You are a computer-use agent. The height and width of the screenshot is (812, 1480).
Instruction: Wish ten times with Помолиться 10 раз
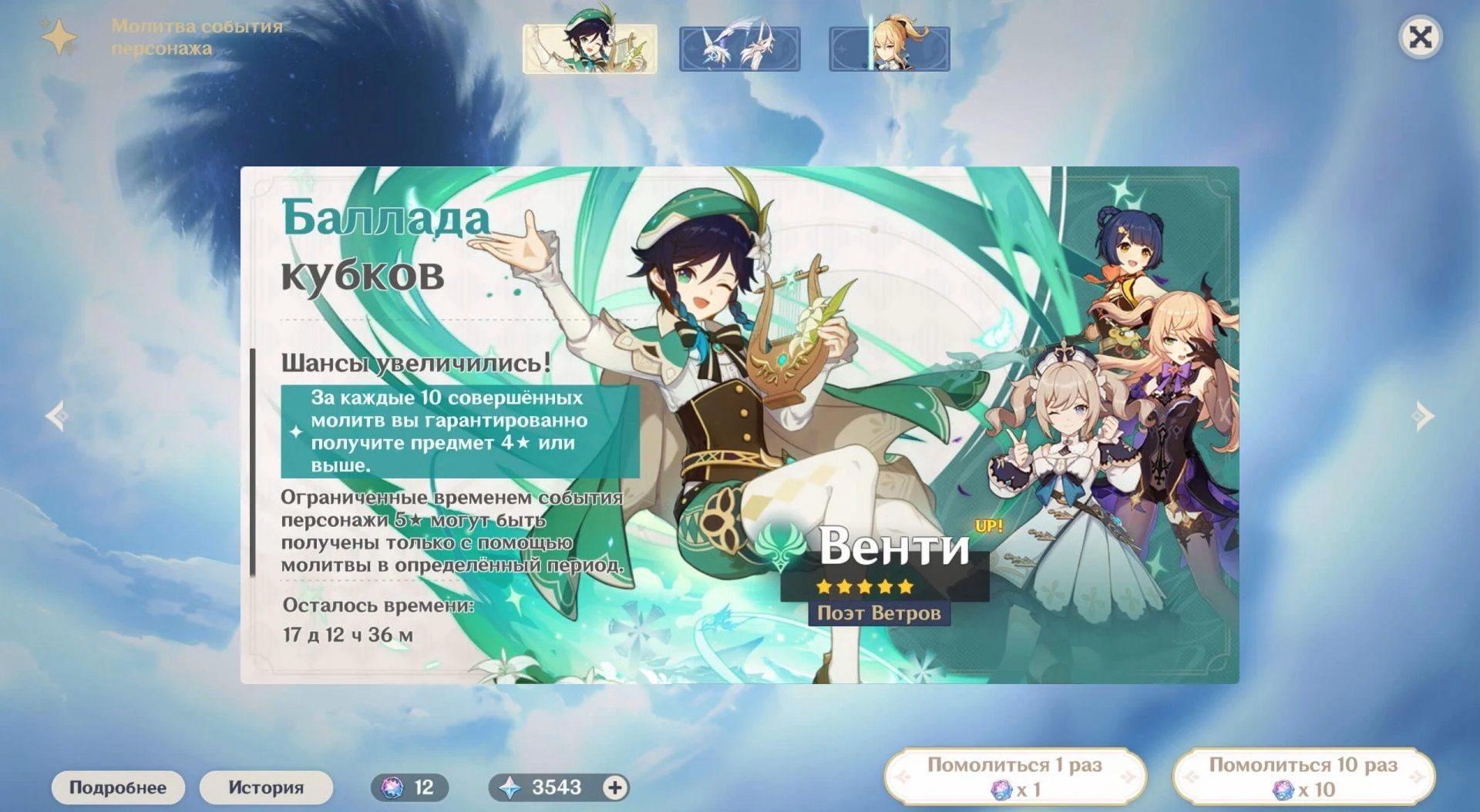pyautogui.click(x=1303, y=777)
